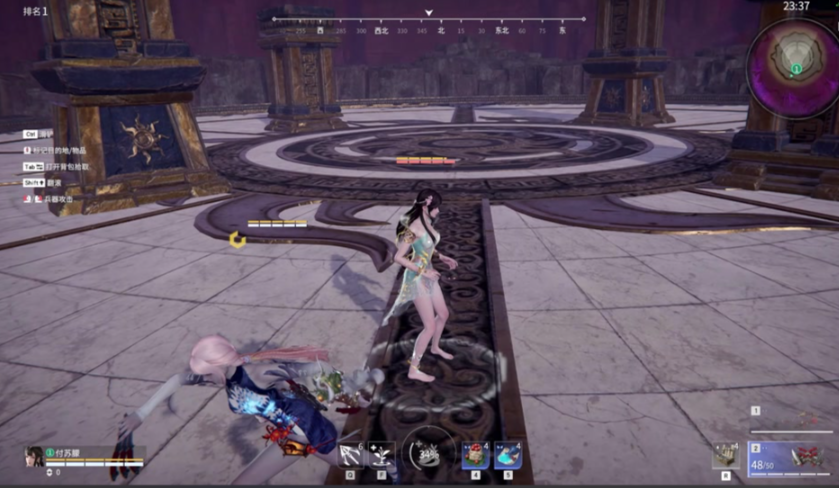This screenshot has width=839, height=488.
Task: Use the blue armor powder slot
Action: click(x=507, y=455)
